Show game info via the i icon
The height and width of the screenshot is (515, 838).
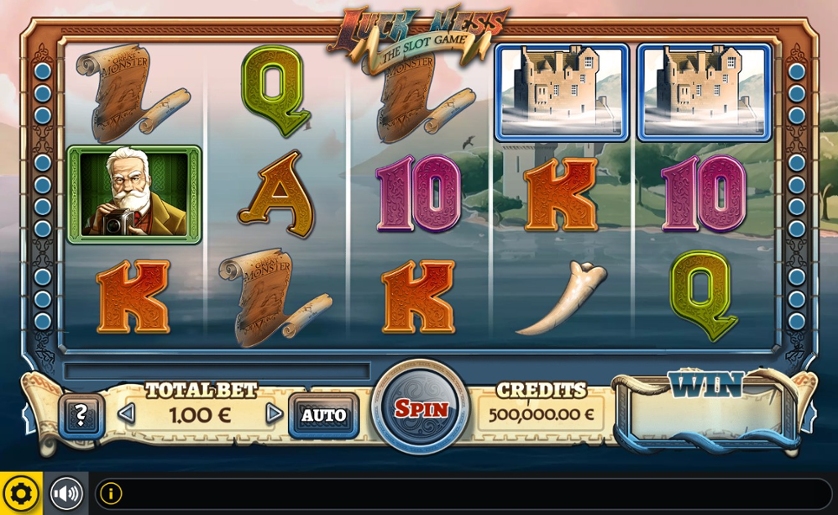(x=110, y=493)
